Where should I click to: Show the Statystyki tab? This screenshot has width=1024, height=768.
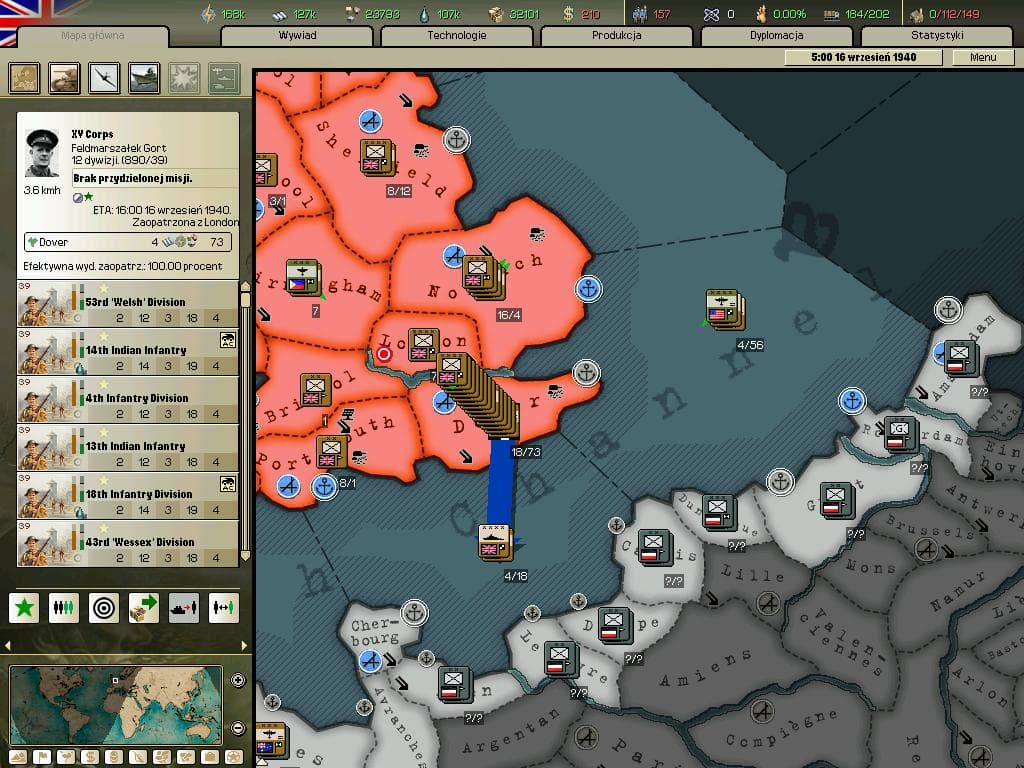(936, 36)
